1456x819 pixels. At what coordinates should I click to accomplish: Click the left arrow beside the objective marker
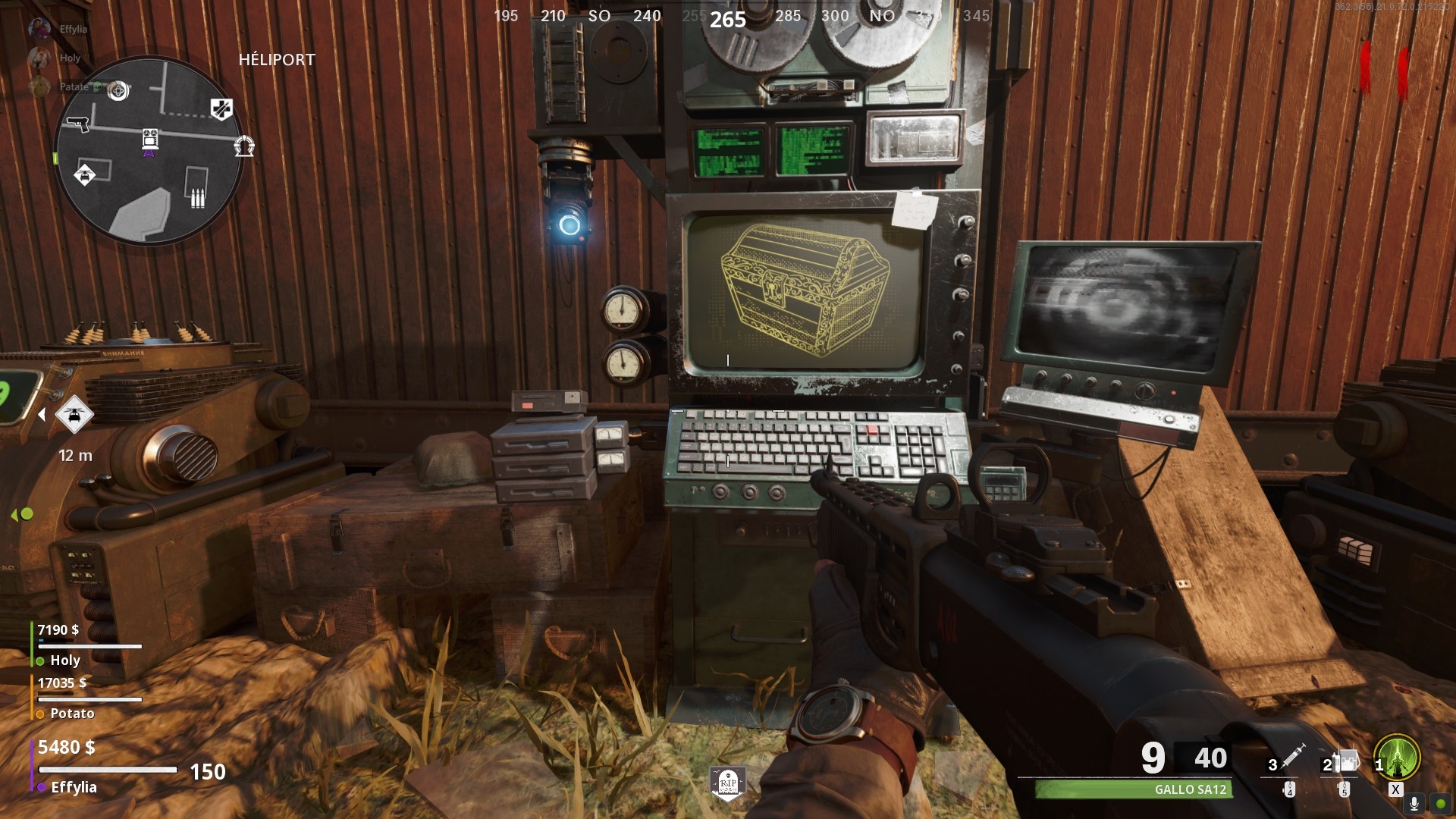click(42, 413)
